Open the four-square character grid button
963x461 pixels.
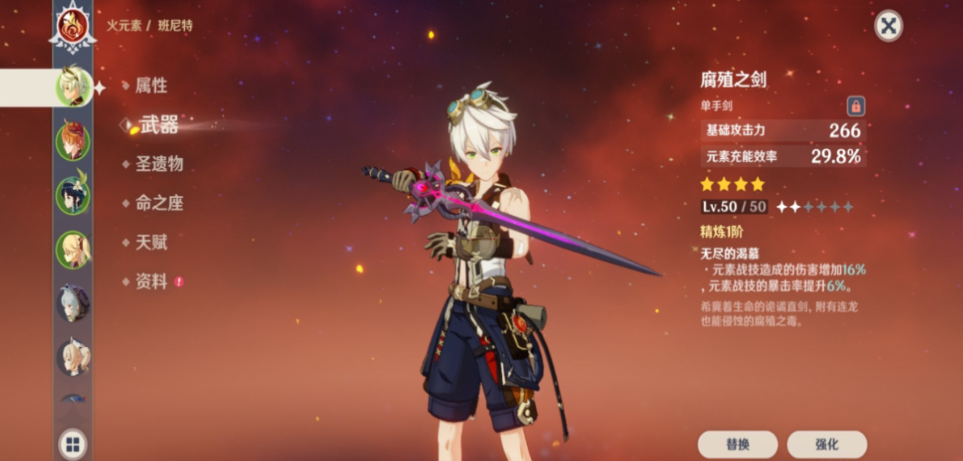[x=73, y=443]
